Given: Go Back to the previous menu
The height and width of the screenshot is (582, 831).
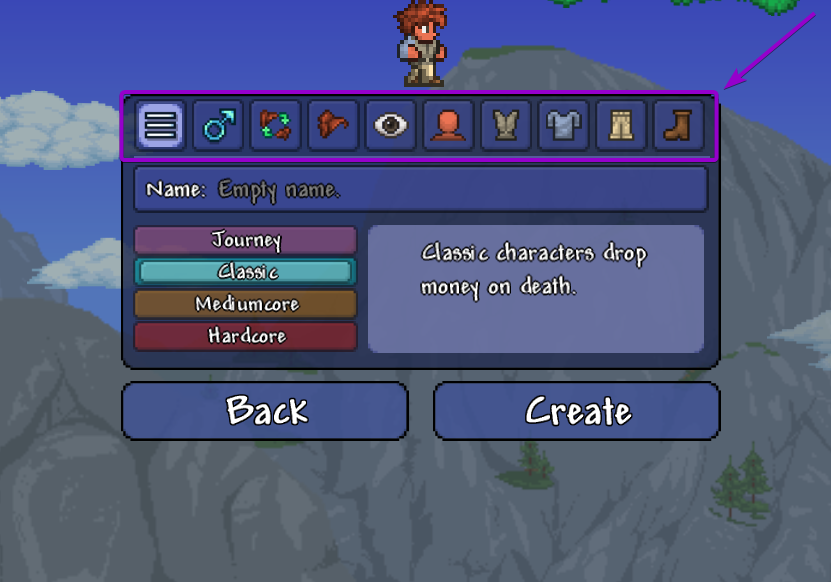Looking at the screenshot, I should click(x=265, y=411).
